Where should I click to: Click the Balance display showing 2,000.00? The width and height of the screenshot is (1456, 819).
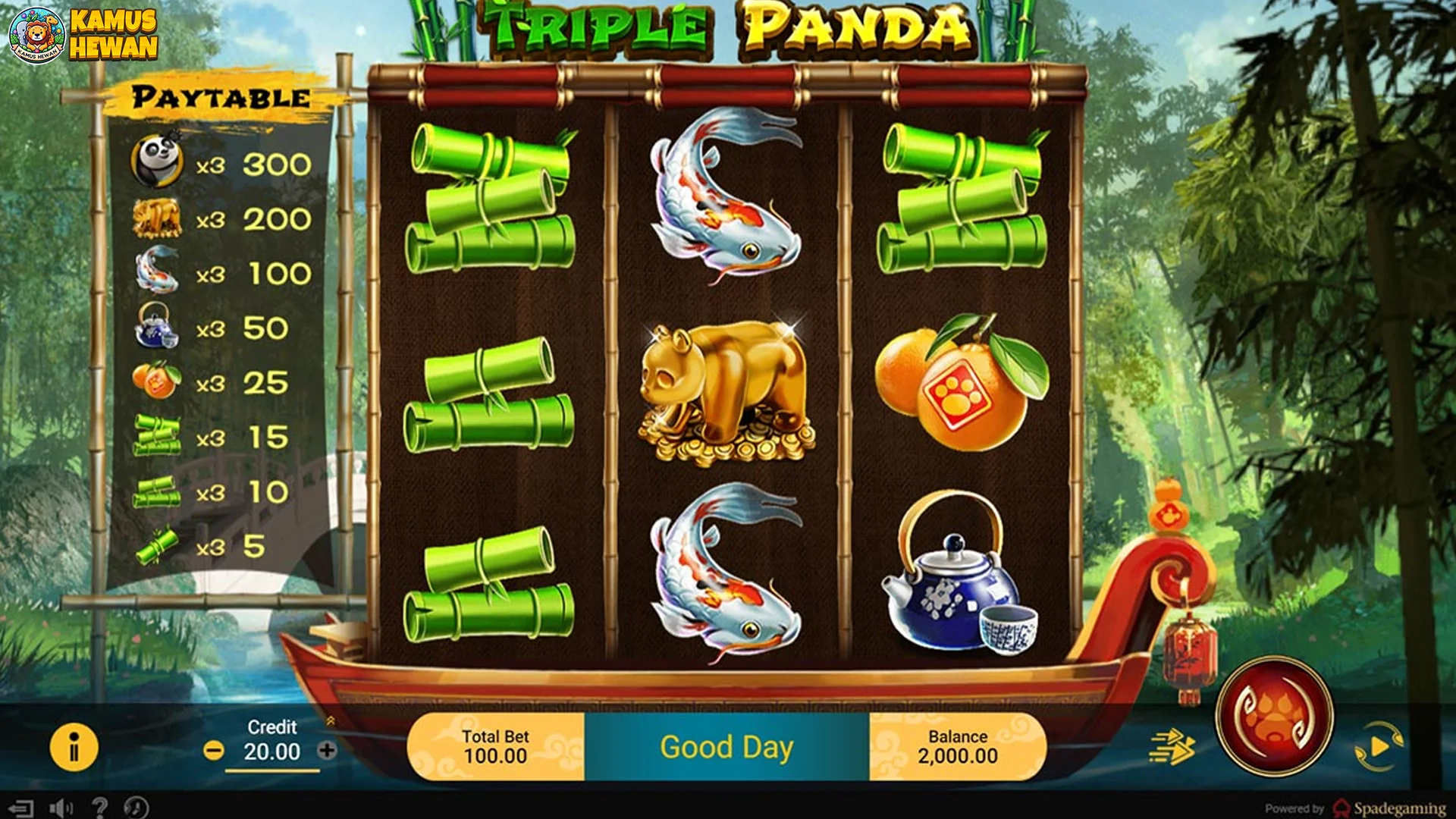click(x=957, y=745)
